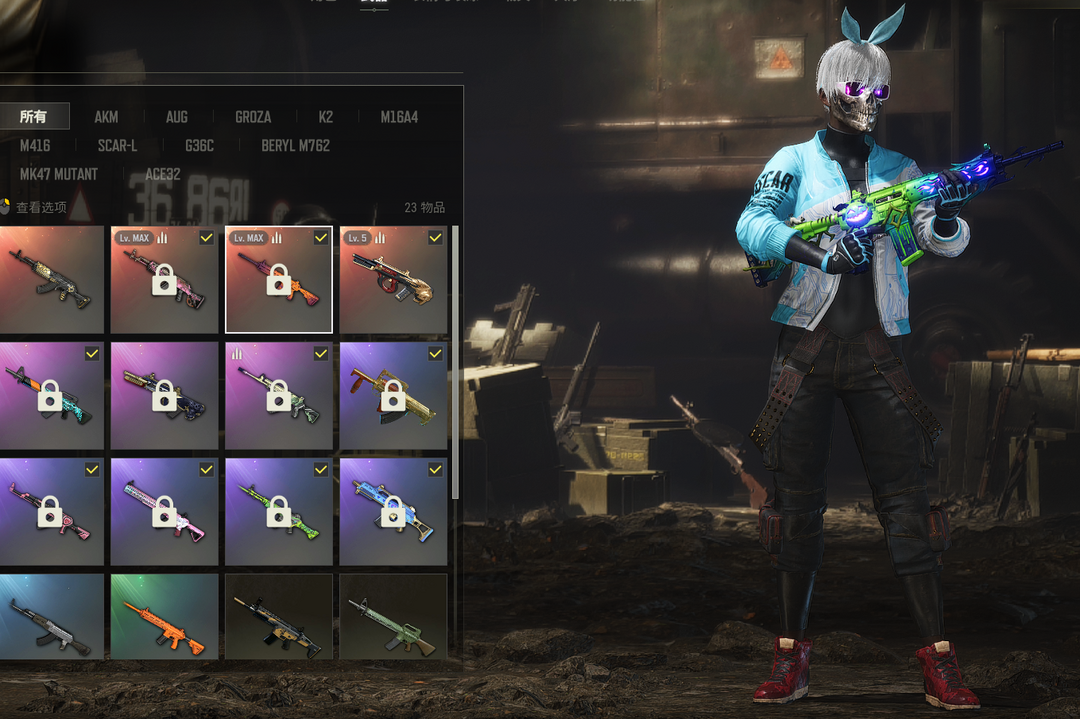1080x719 pixels.
Task: Switch to the AKM filter tab
Action: coord(106,117)
